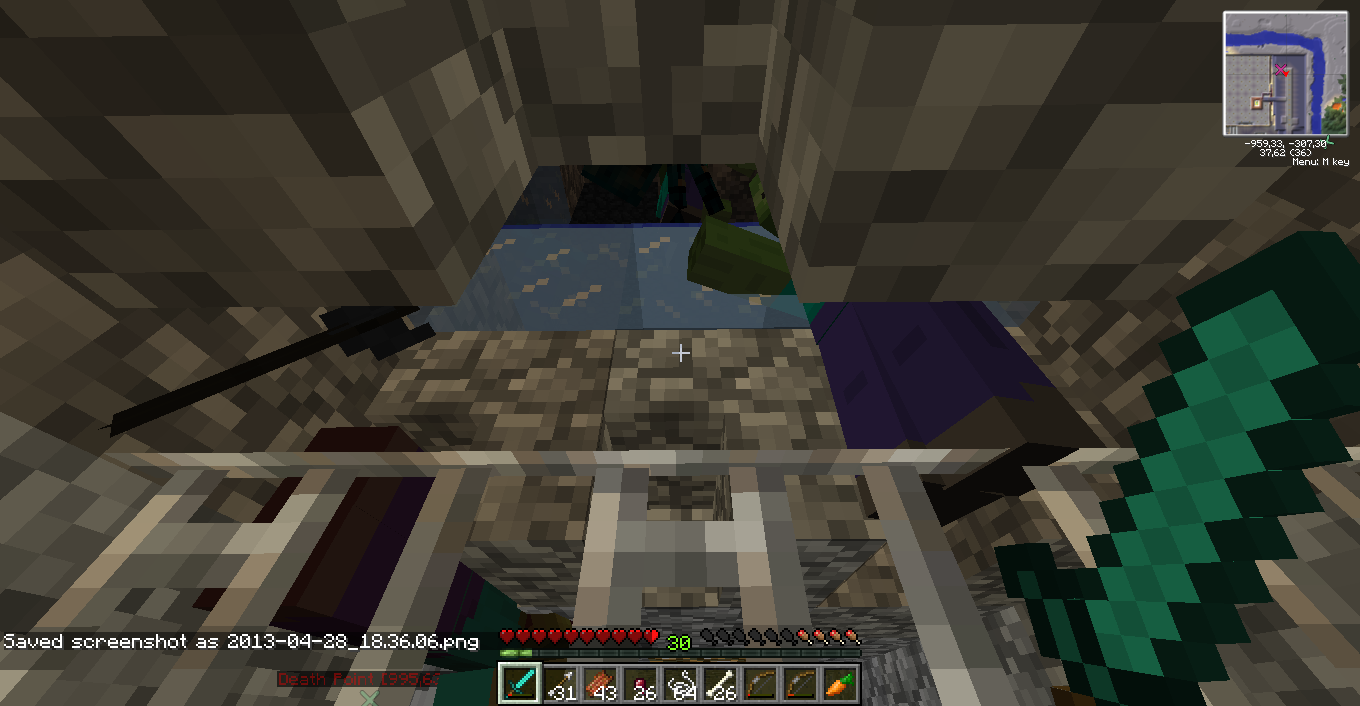Image resolution: width=1360 pixels, height=706 pixels.
Task: Select the spider eye slot
Action: tap(640, 683)
